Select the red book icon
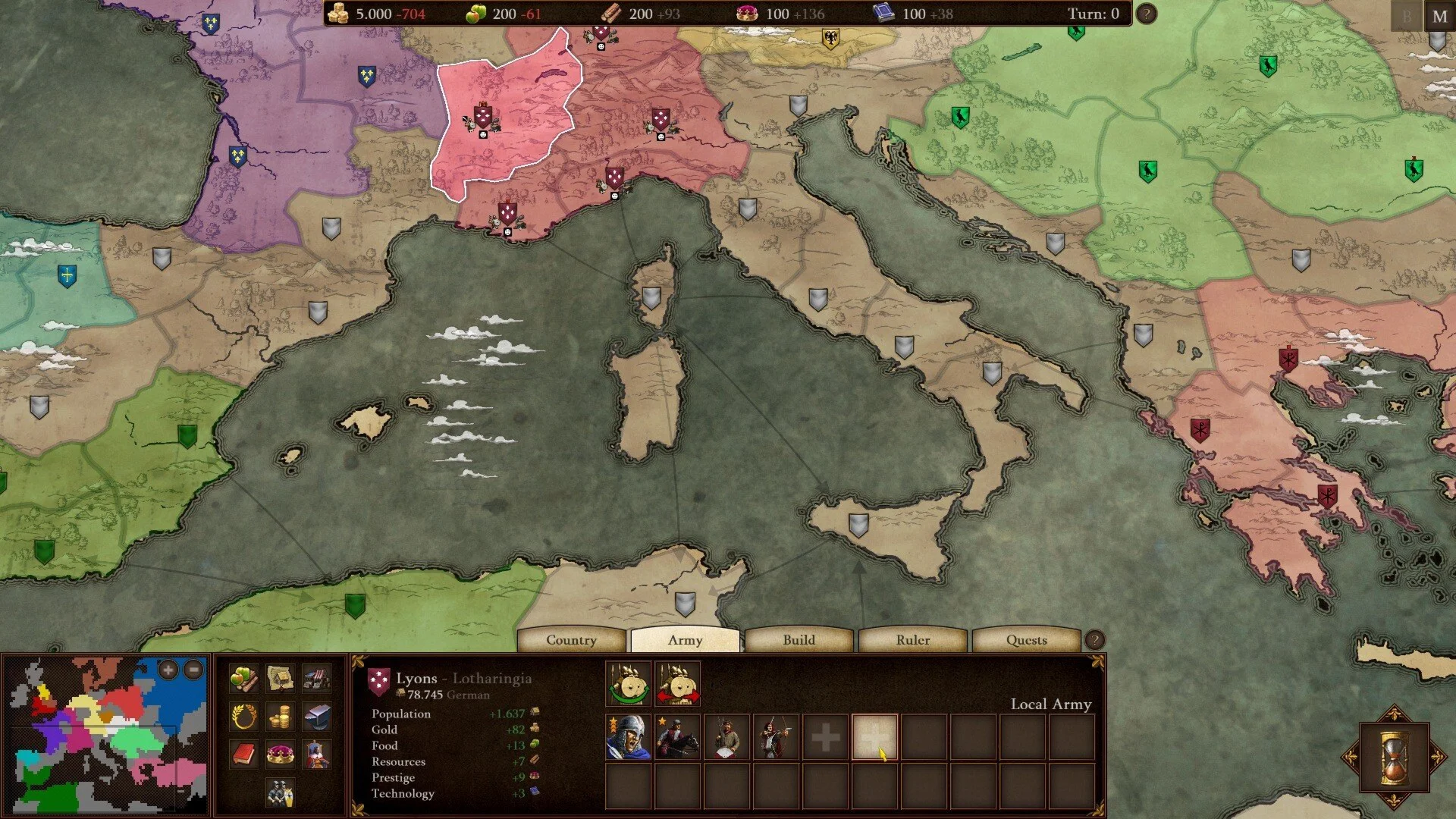Screen dimensions: 1456x819 [243, 755]
